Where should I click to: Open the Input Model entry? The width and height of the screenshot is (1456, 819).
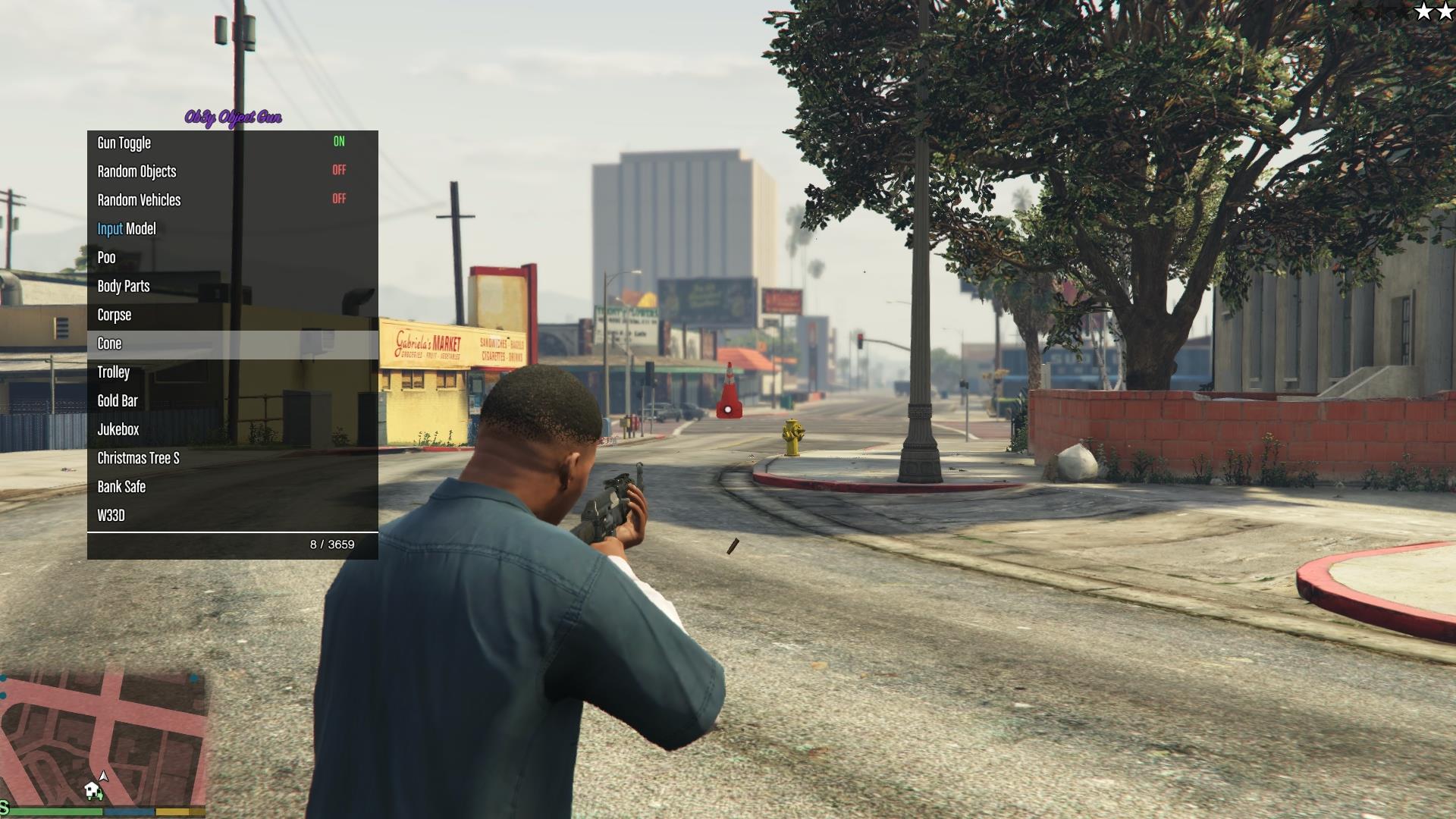pyautogui.click(x=232, y=229)
